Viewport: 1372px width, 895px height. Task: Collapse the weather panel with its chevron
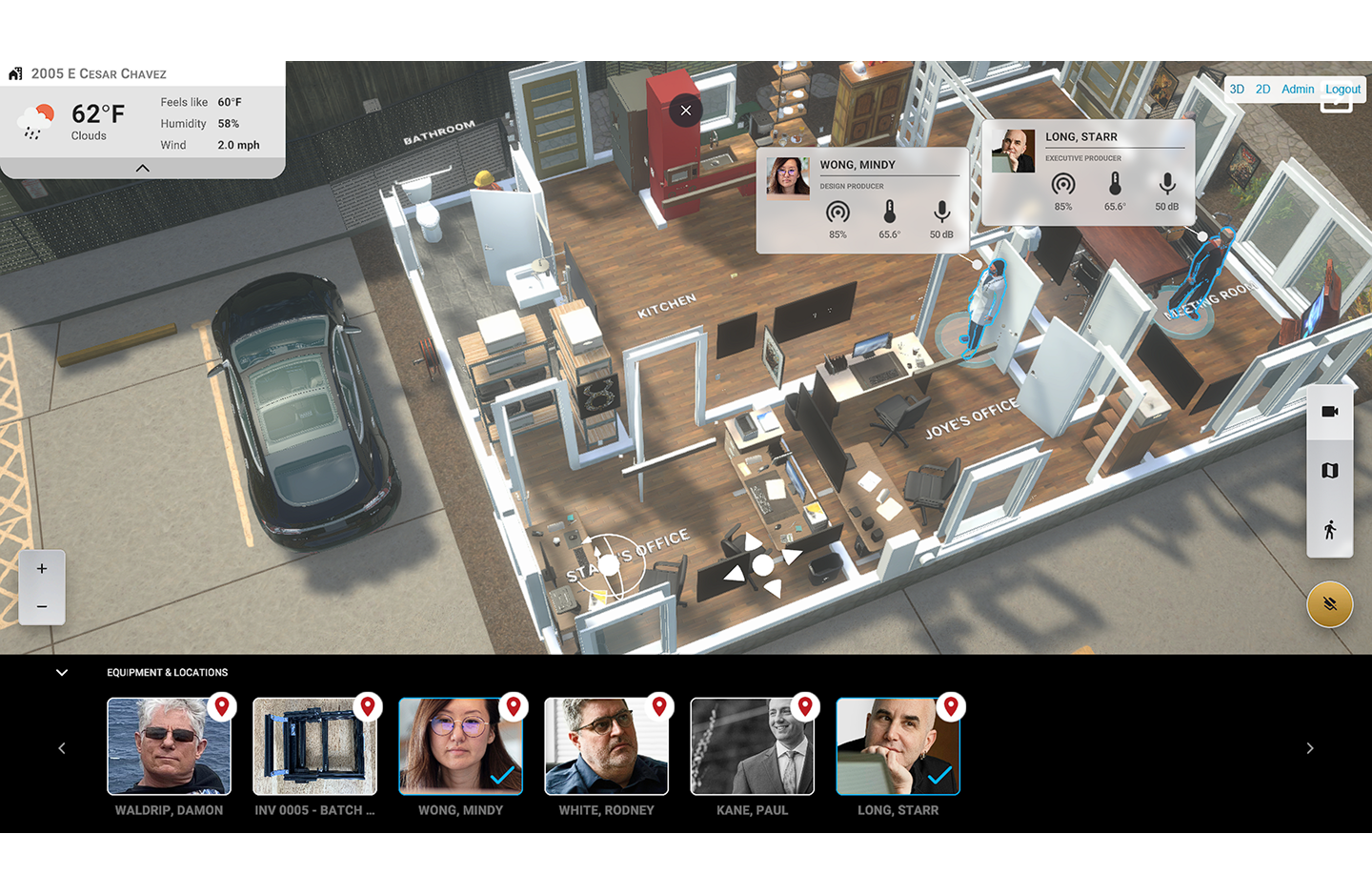tap(142, 168)
